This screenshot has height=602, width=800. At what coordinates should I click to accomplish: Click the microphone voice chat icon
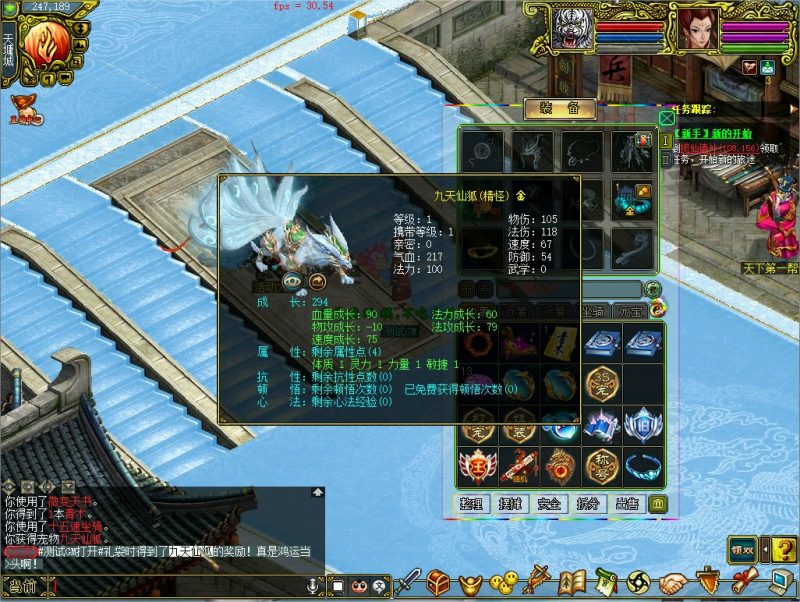(x=314, y=584)
